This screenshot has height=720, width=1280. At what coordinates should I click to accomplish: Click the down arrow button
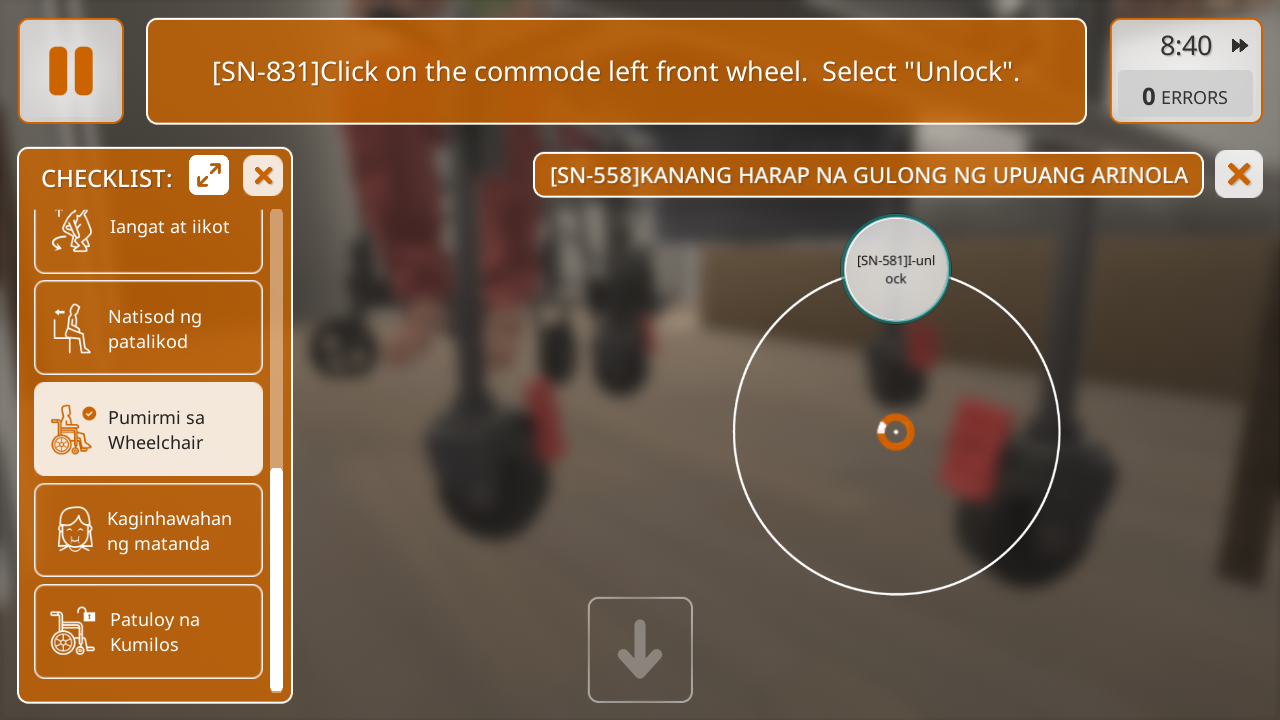pyautogui.click(x=640, y=650)
